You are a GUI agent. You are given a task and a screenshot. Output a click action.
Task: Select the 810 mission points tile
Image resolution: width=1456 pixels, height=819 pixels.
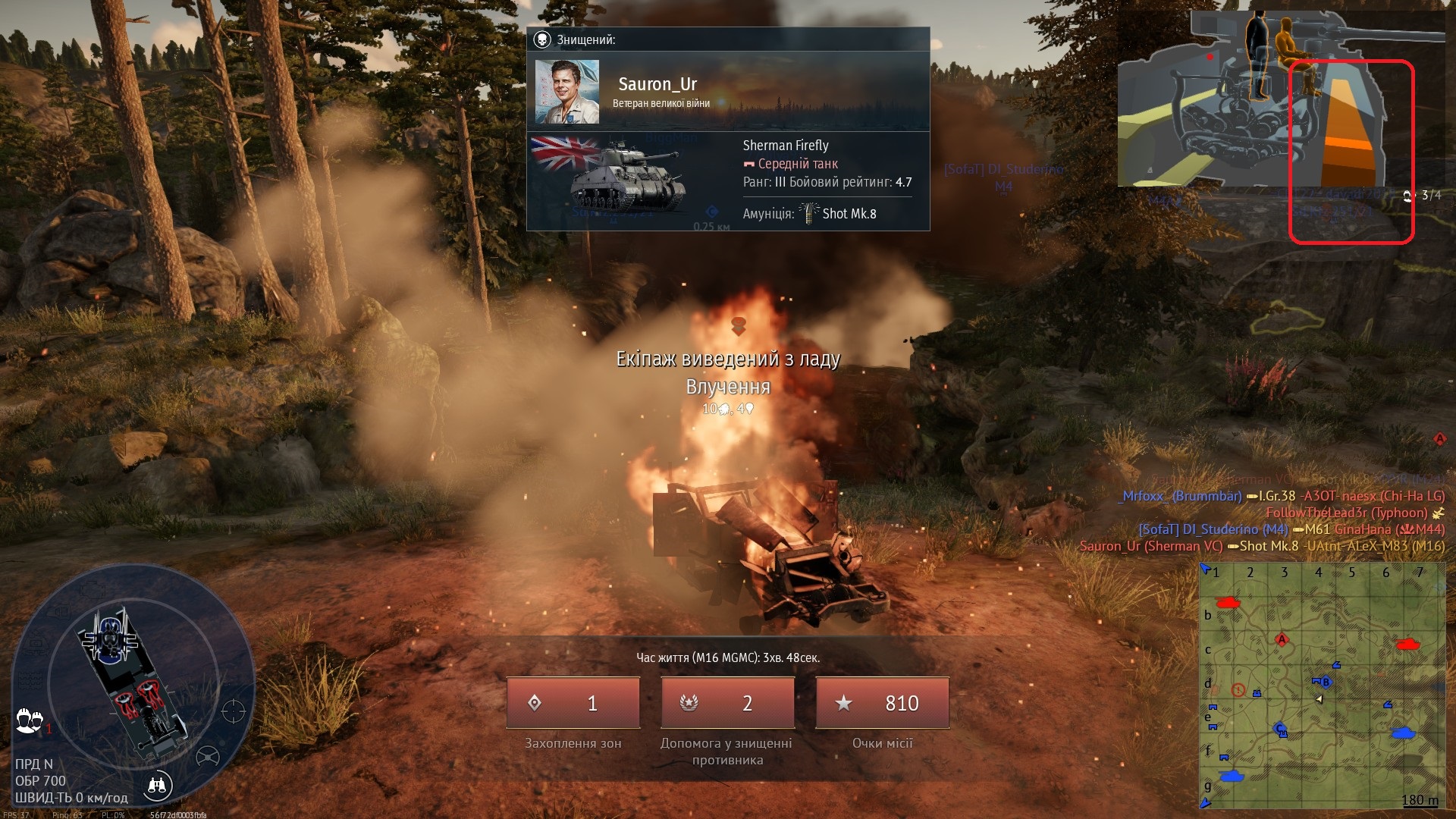point(882,703)
